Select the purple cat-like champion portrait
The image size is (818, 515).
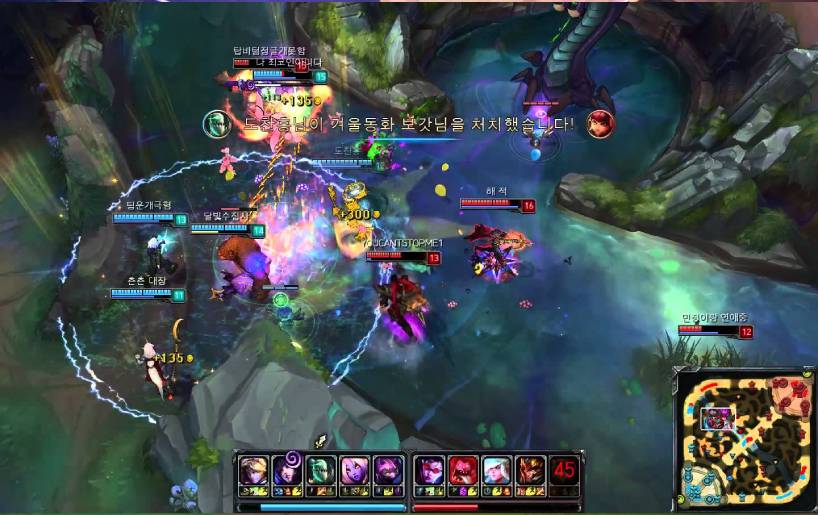[x=388, y=470]
